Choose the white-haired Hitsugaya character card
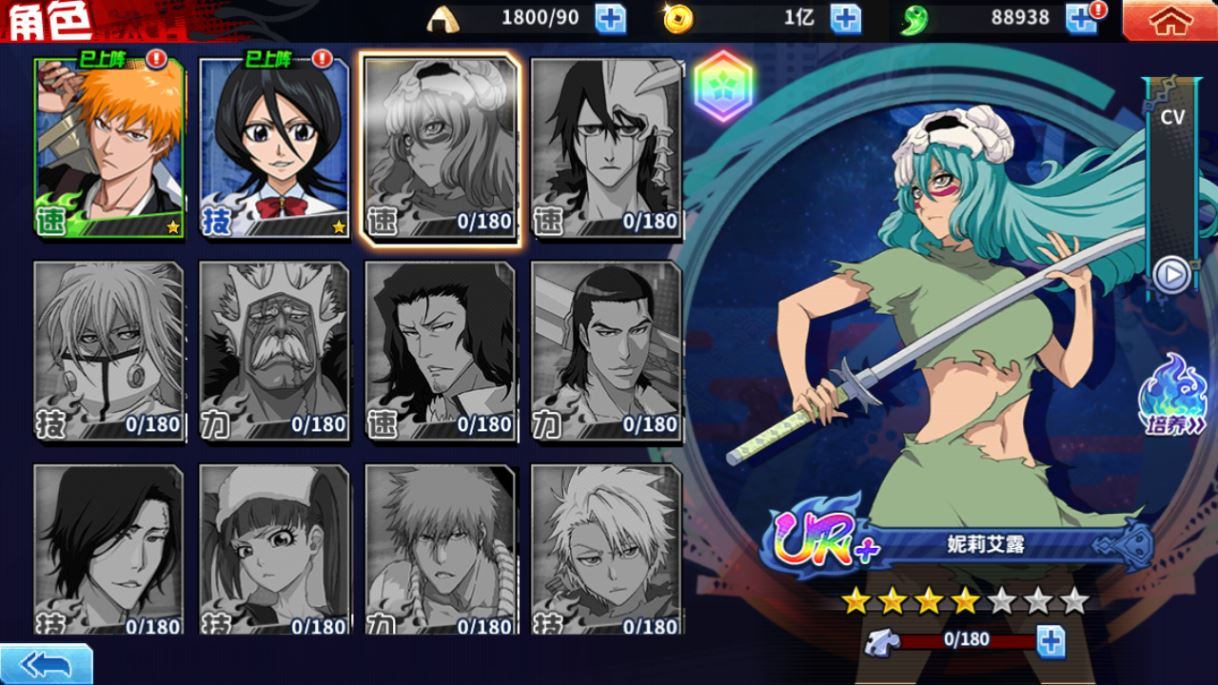The height and width of the screenshot is (685, 1218). pyautogui.click(x=606, y=550)
